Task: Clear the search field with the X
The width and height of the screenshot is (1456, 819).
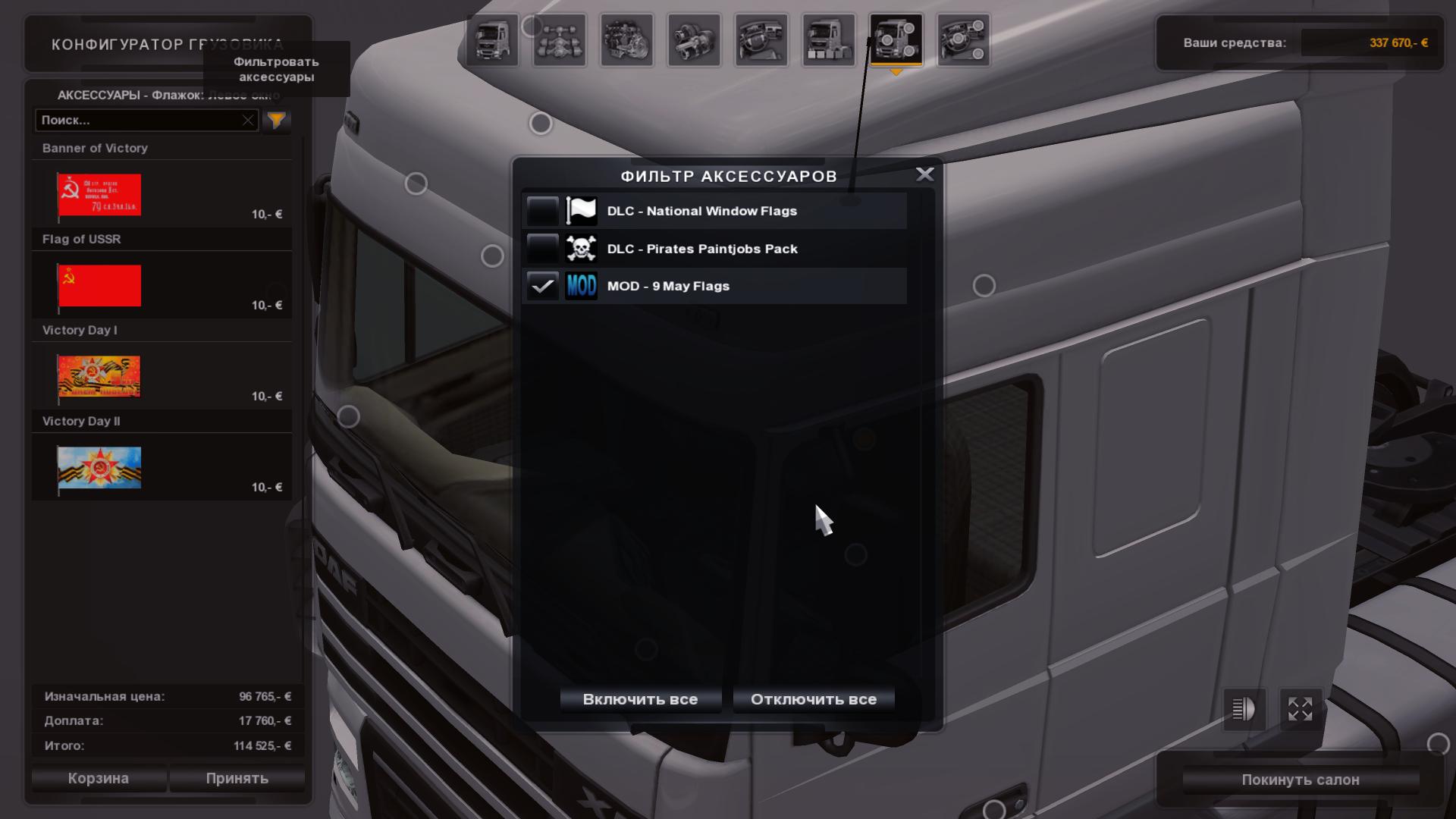Action: pyautogui.click(x=248, y=120)
